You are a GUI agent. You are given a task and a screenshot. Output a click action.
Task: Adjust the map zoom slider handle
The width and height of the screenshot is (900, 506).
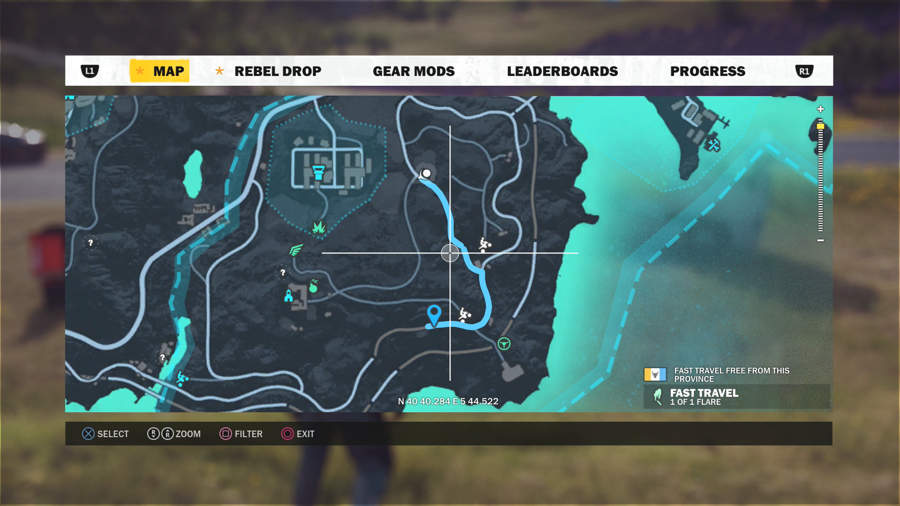[x=820, y=127]
